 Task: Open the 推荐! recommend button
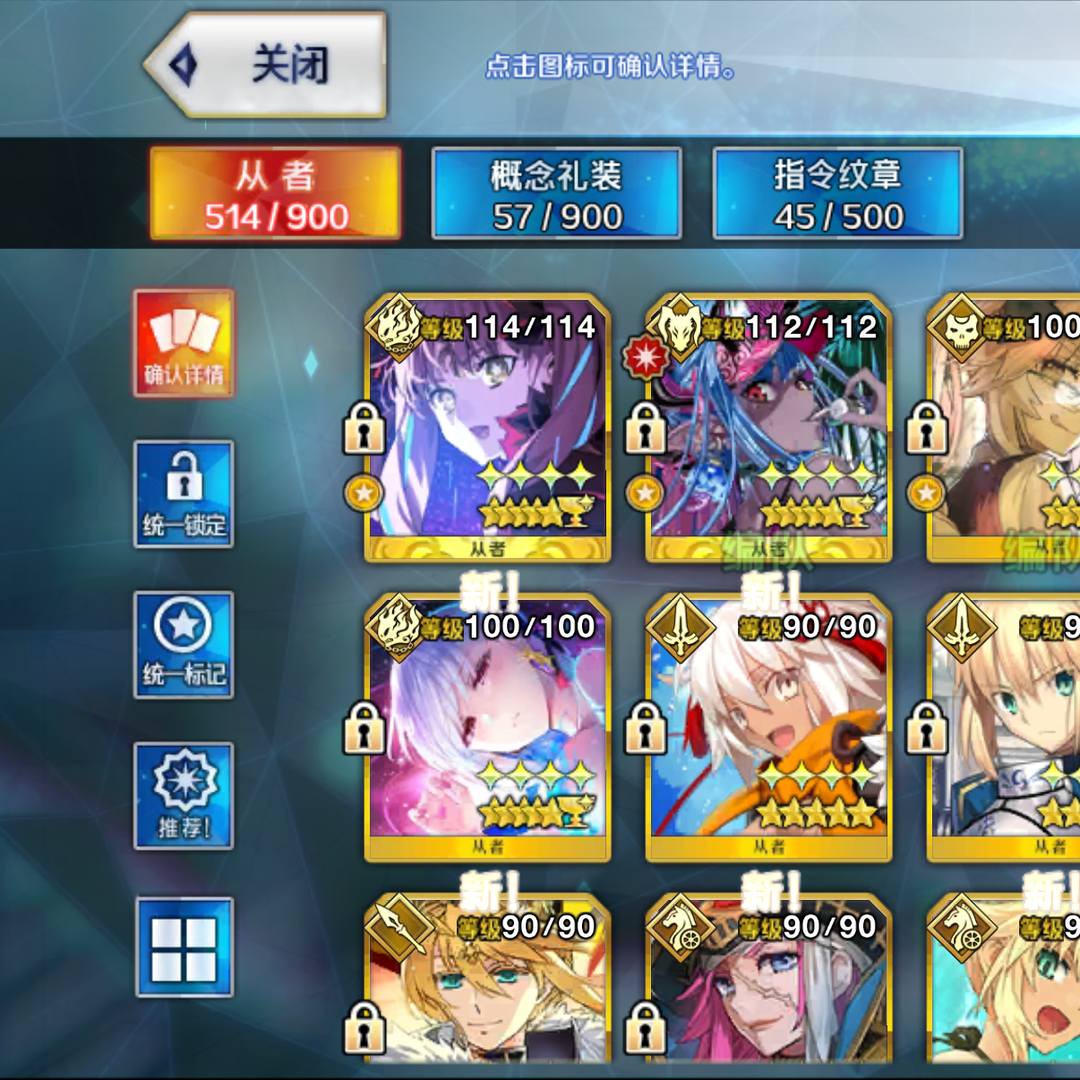184,796
